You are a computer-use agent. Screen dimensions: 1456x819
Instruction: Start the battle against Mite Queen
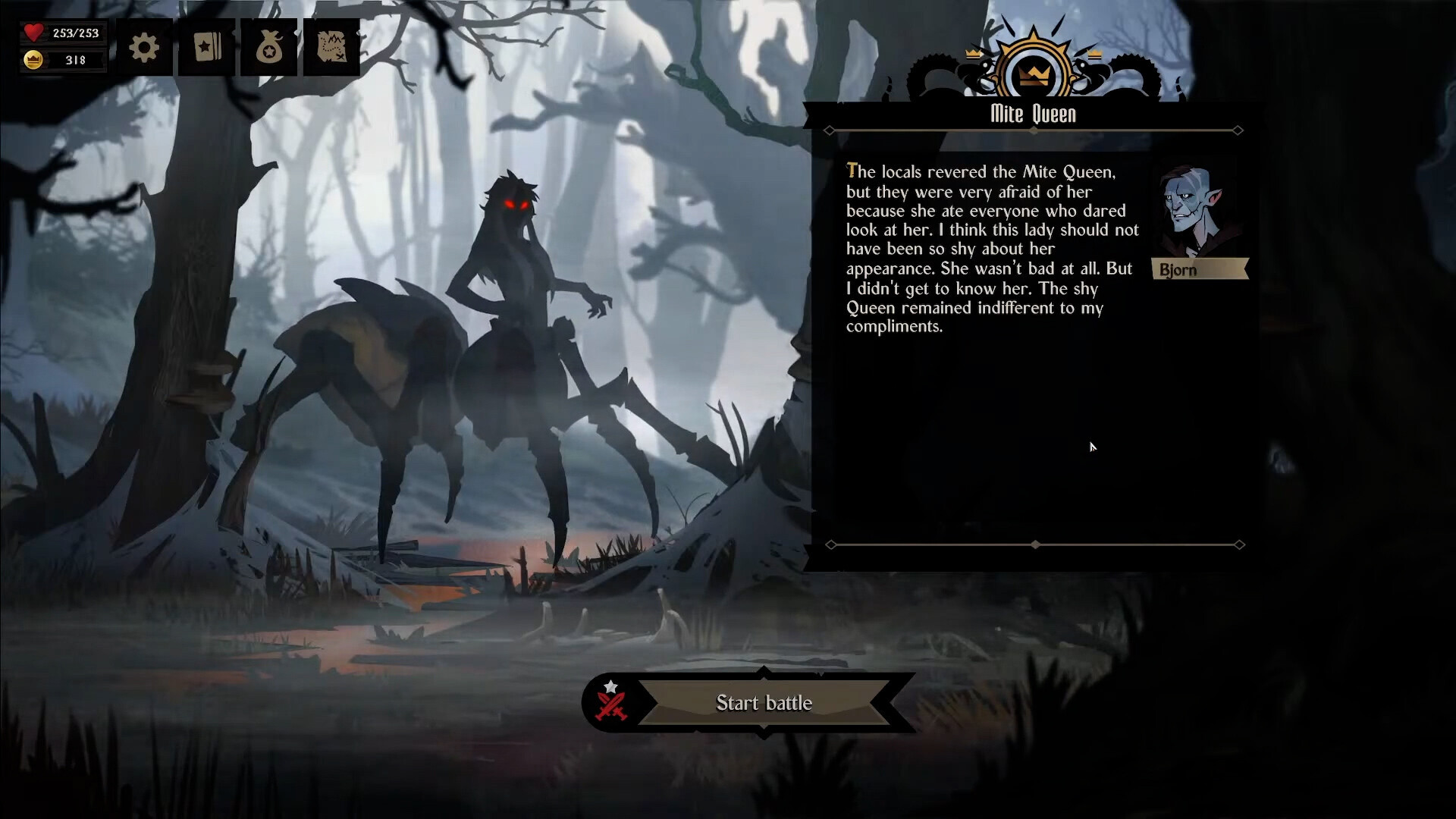tap(763, 703)
